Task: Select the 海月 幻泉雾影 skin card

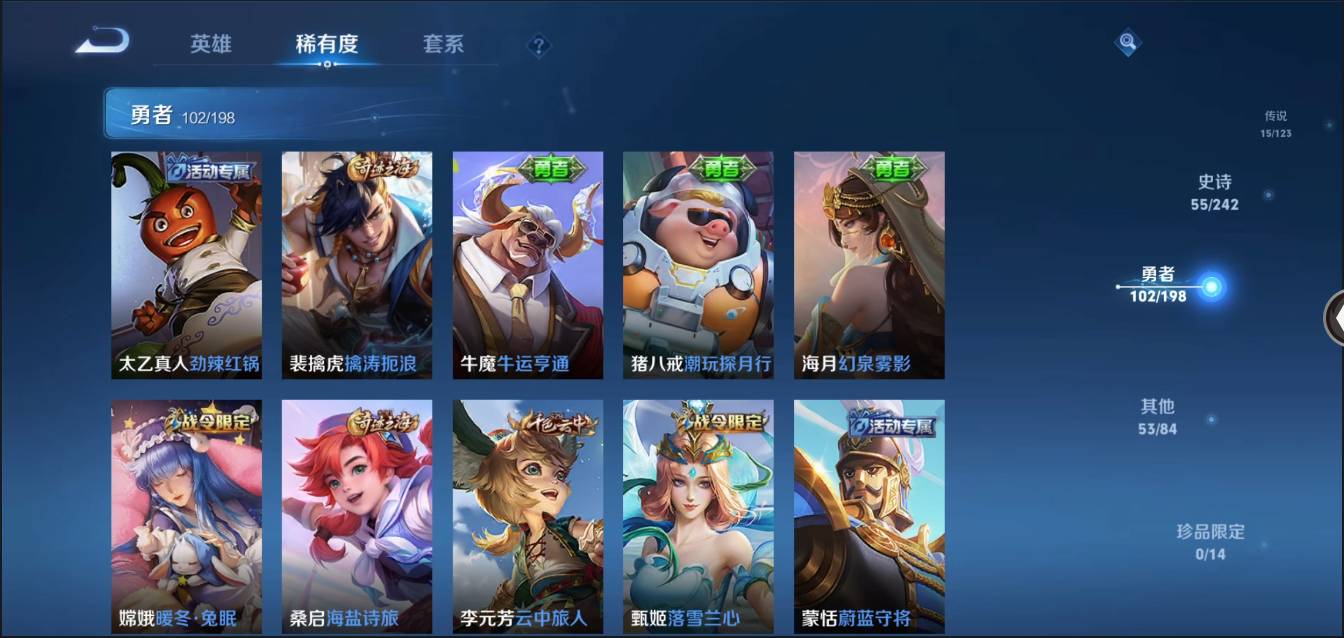Action: 869,265
